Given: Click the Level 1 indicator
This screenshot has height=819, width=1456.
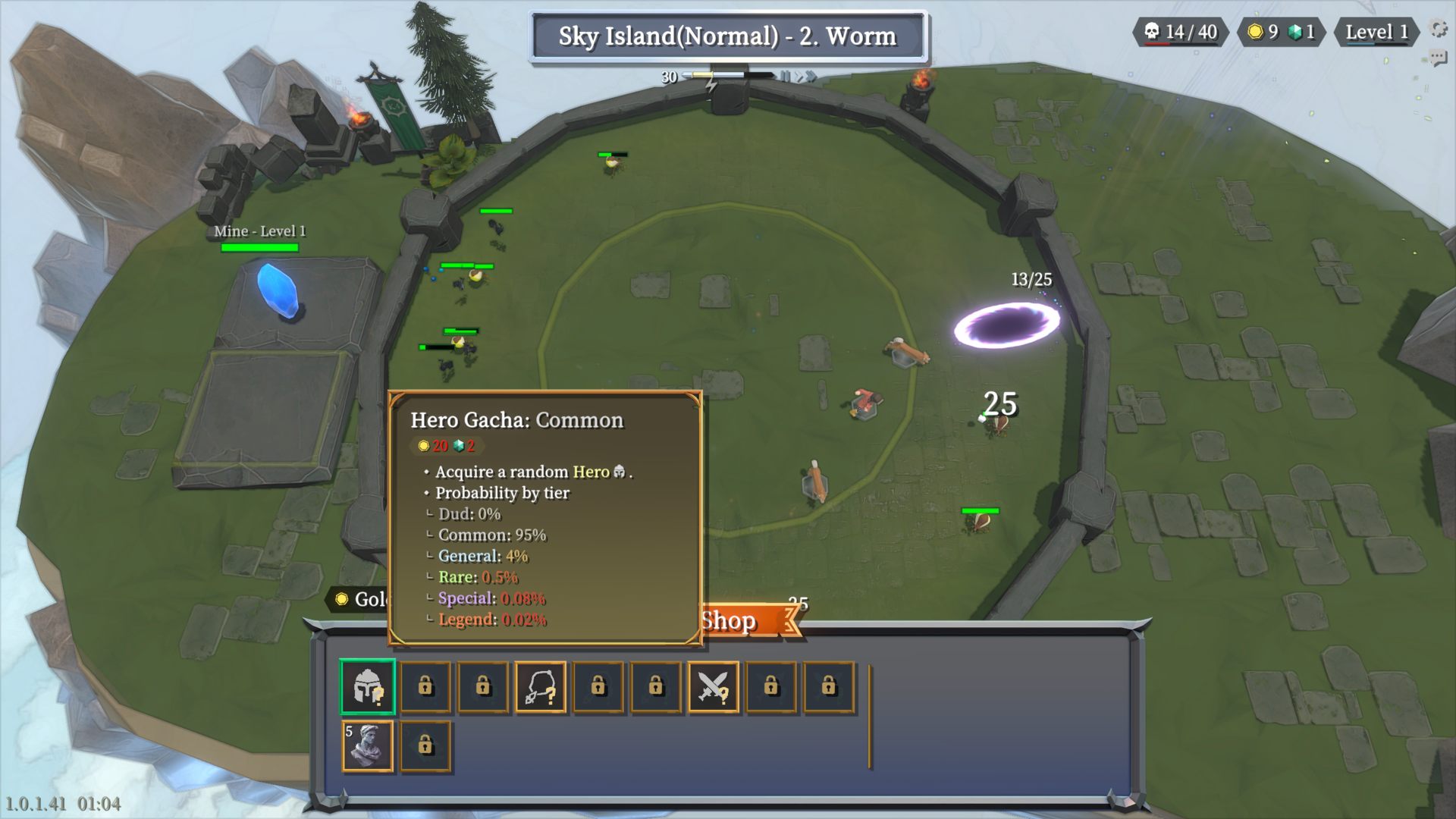Looking at the screenshot, I should click(x=1376, y=32).
